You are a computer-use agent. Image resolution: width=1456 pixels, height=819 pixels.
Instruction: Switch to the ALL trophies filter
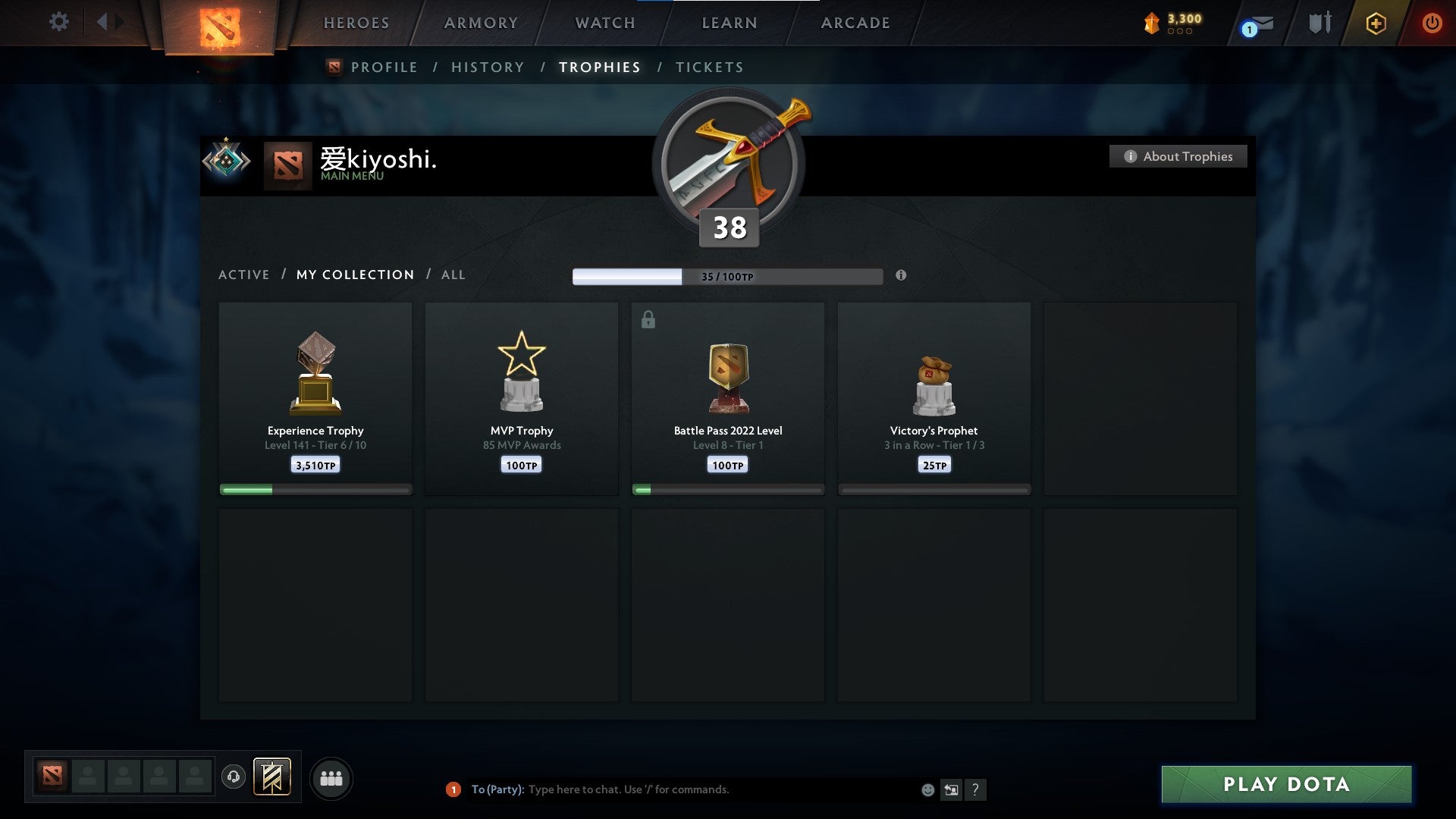[x=453, y=275]
